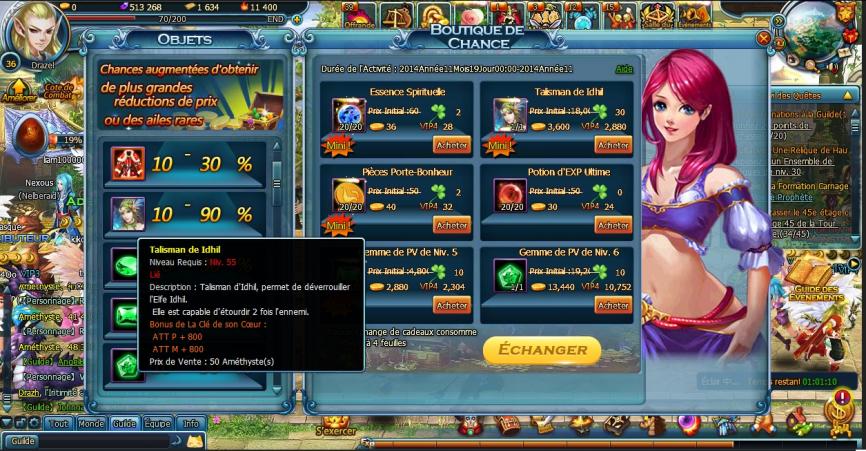Viewport: 866px width, 451px height.
Task: Buy the Pièces Porte-Bonheur
Action: pos(452,225)
